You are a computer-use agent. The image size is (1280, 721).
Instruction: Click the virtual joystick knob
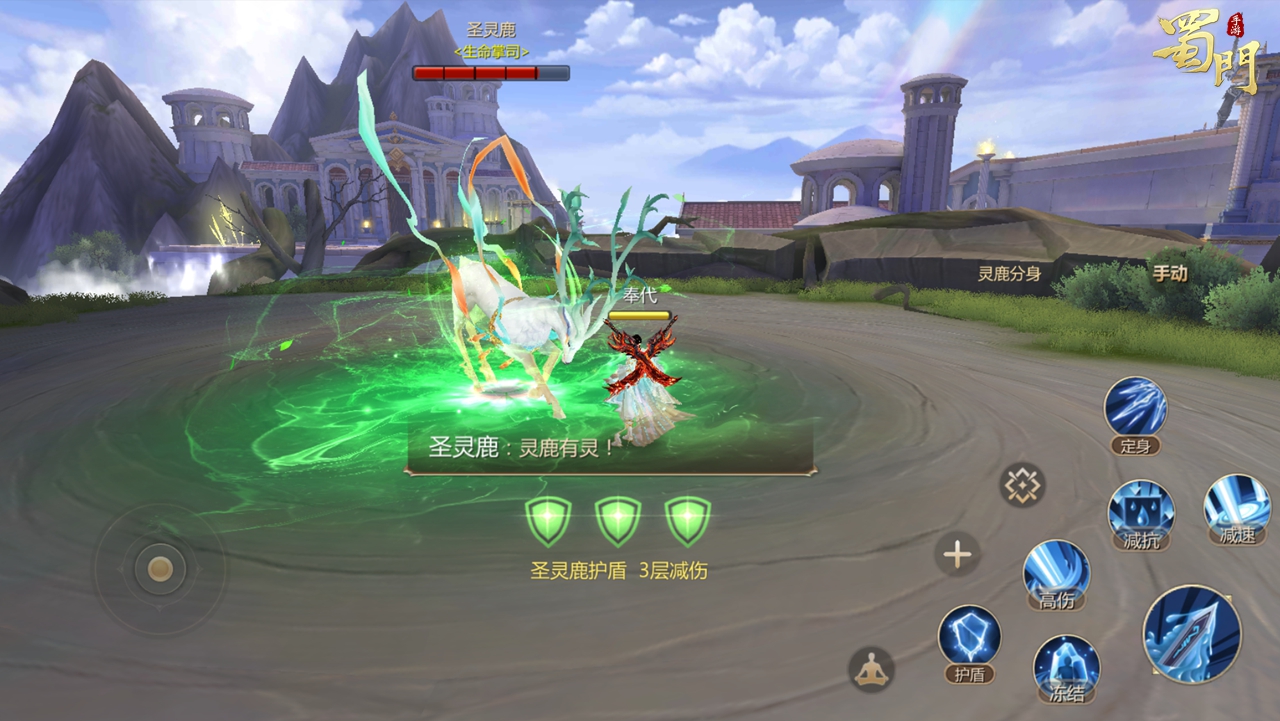coord(160,569)
